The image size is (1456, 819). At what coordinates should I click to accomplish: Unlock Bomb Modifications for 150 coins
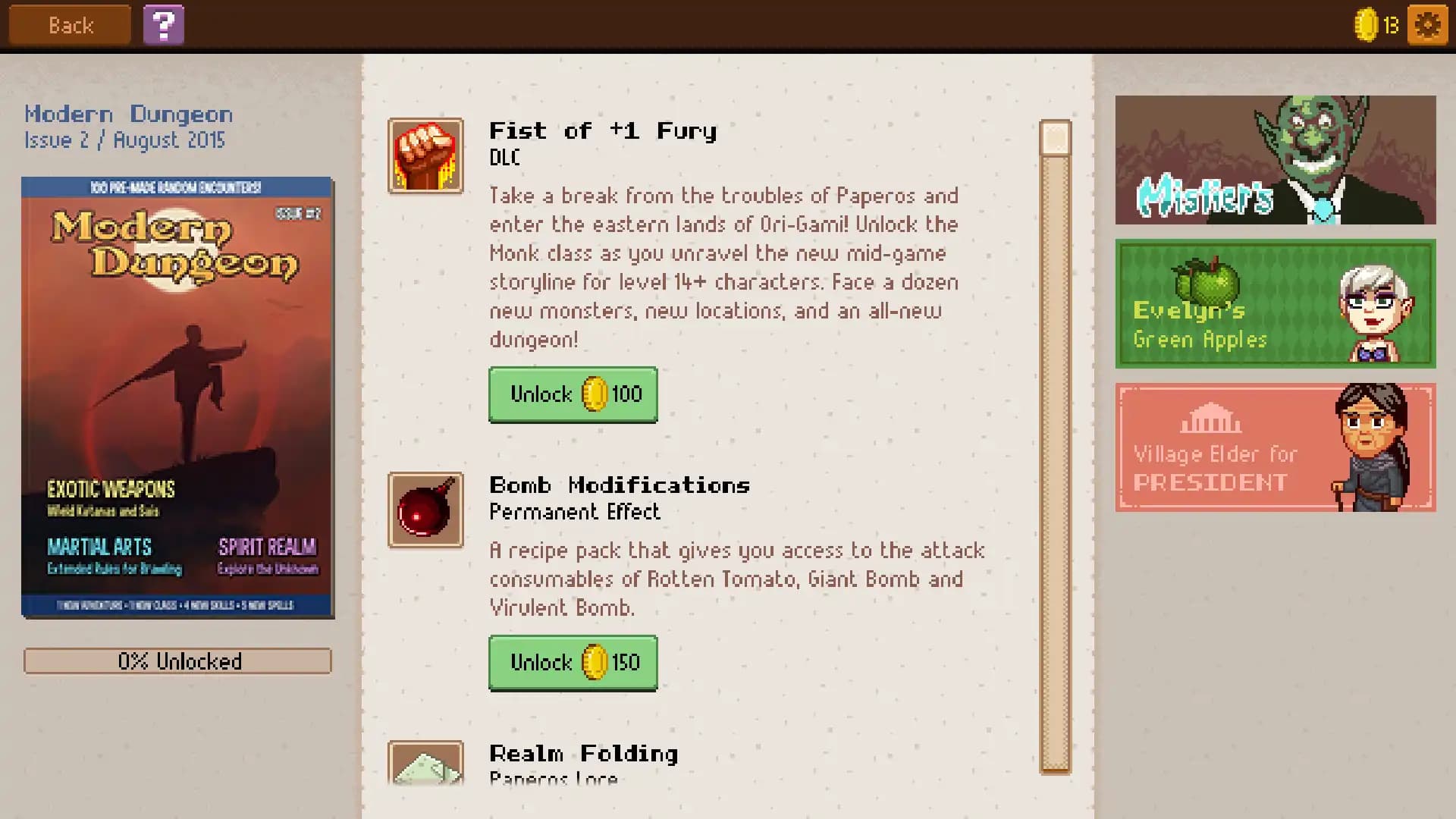[573, 662]
